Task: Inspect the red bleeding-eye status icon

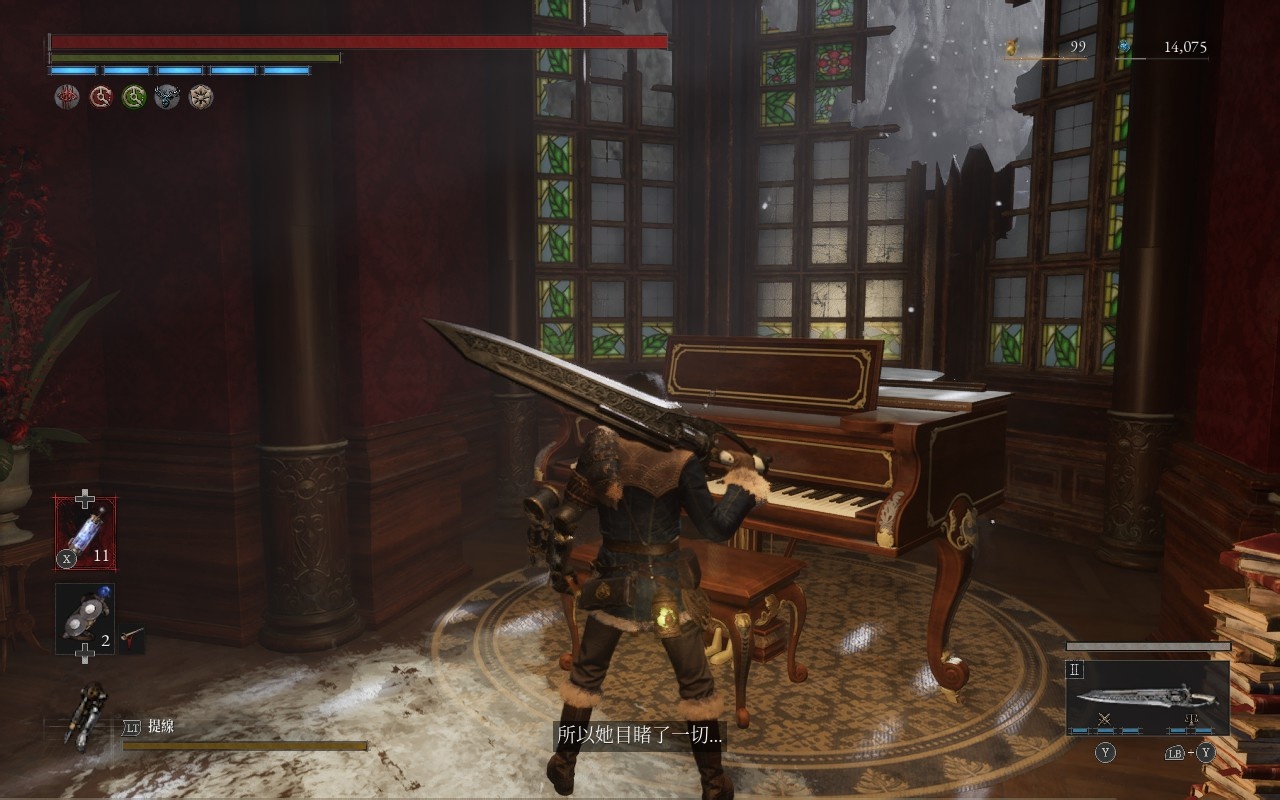Action: point(67,97)
